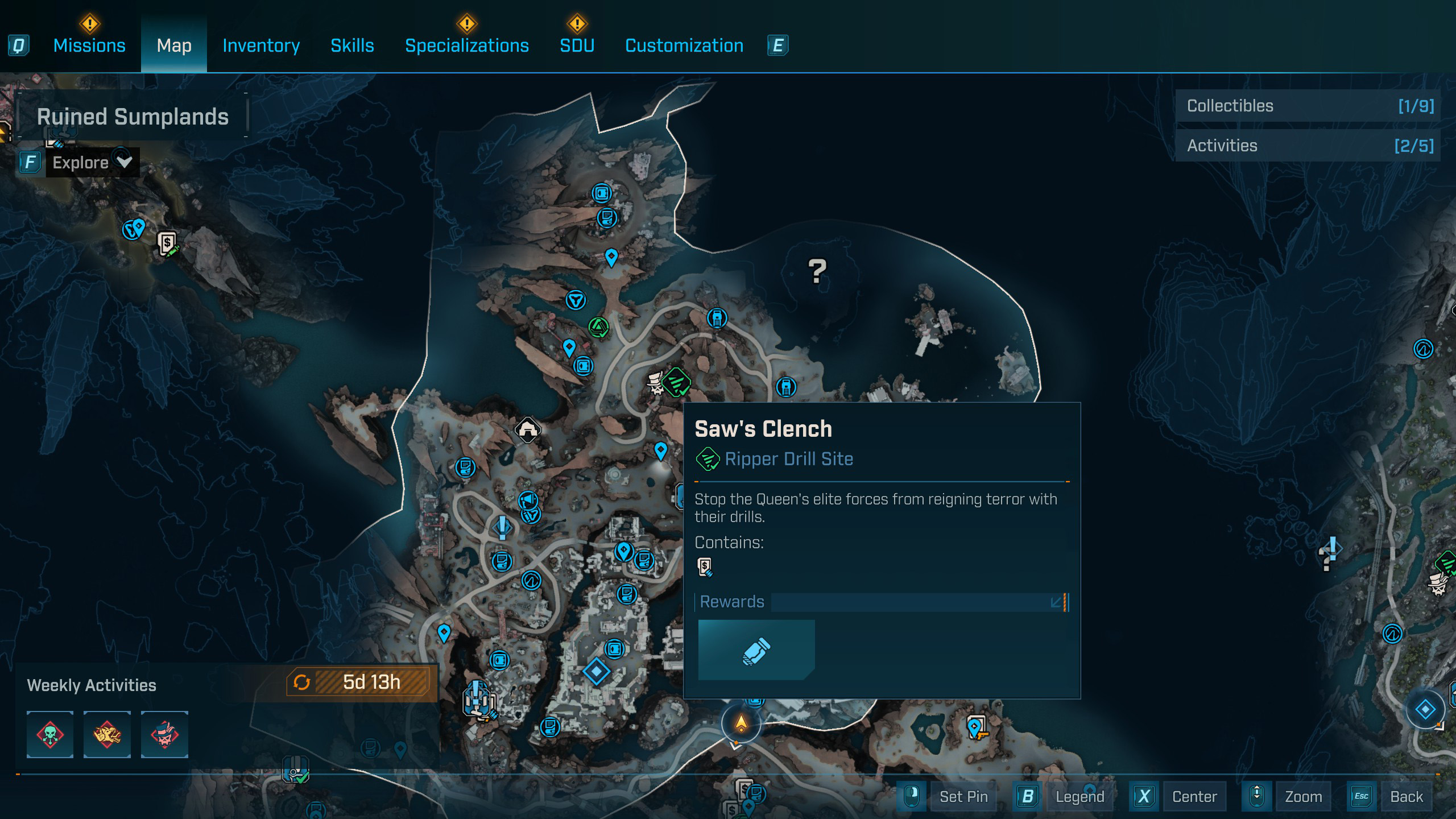
Task: Select the SDU tab
Action: point(577,45)
